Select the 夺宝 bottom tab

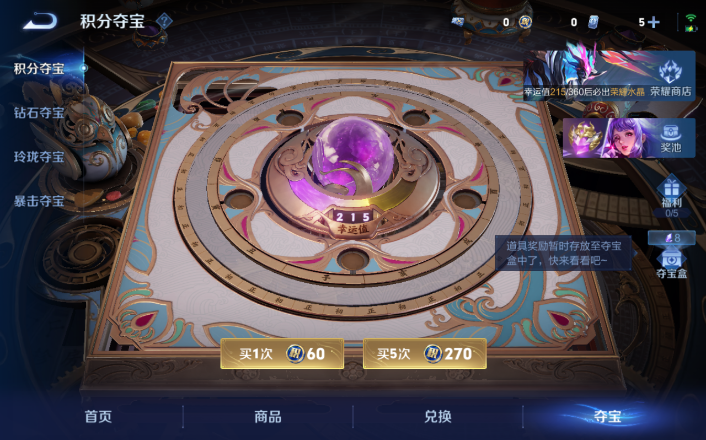(607, 417)
